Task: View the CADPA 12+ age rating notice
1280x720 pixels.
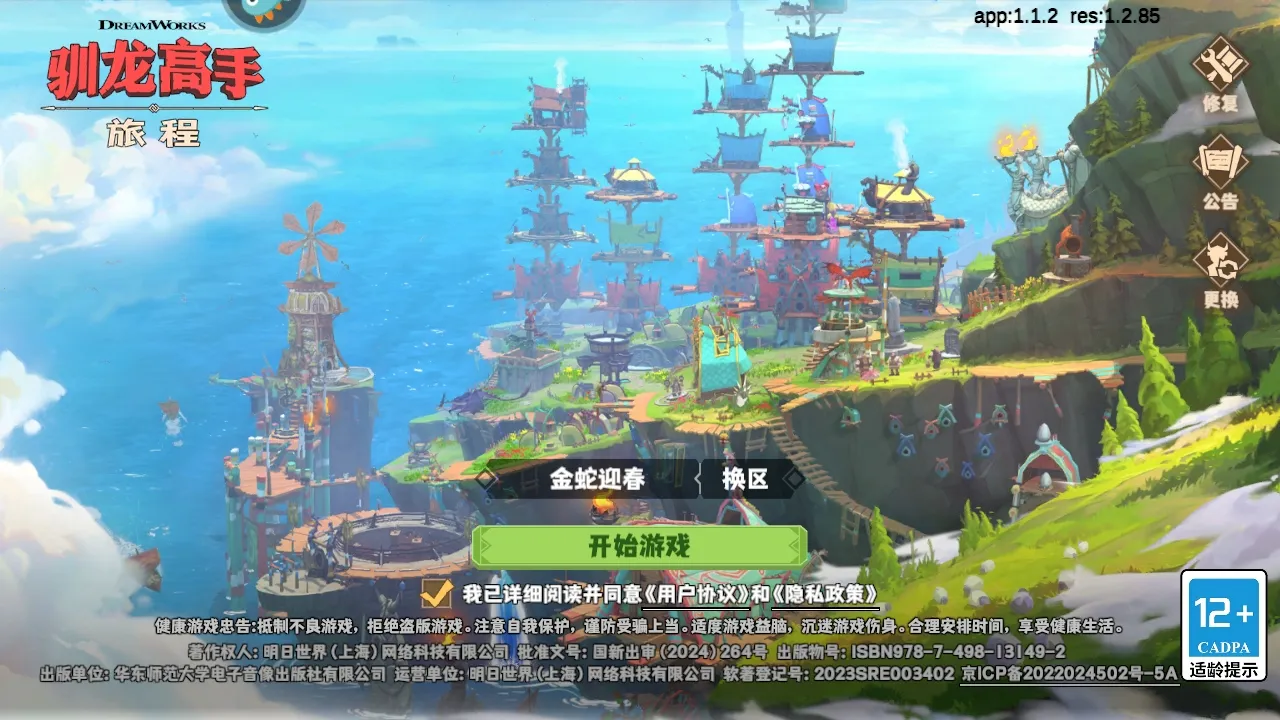Action: [1223, 626]
